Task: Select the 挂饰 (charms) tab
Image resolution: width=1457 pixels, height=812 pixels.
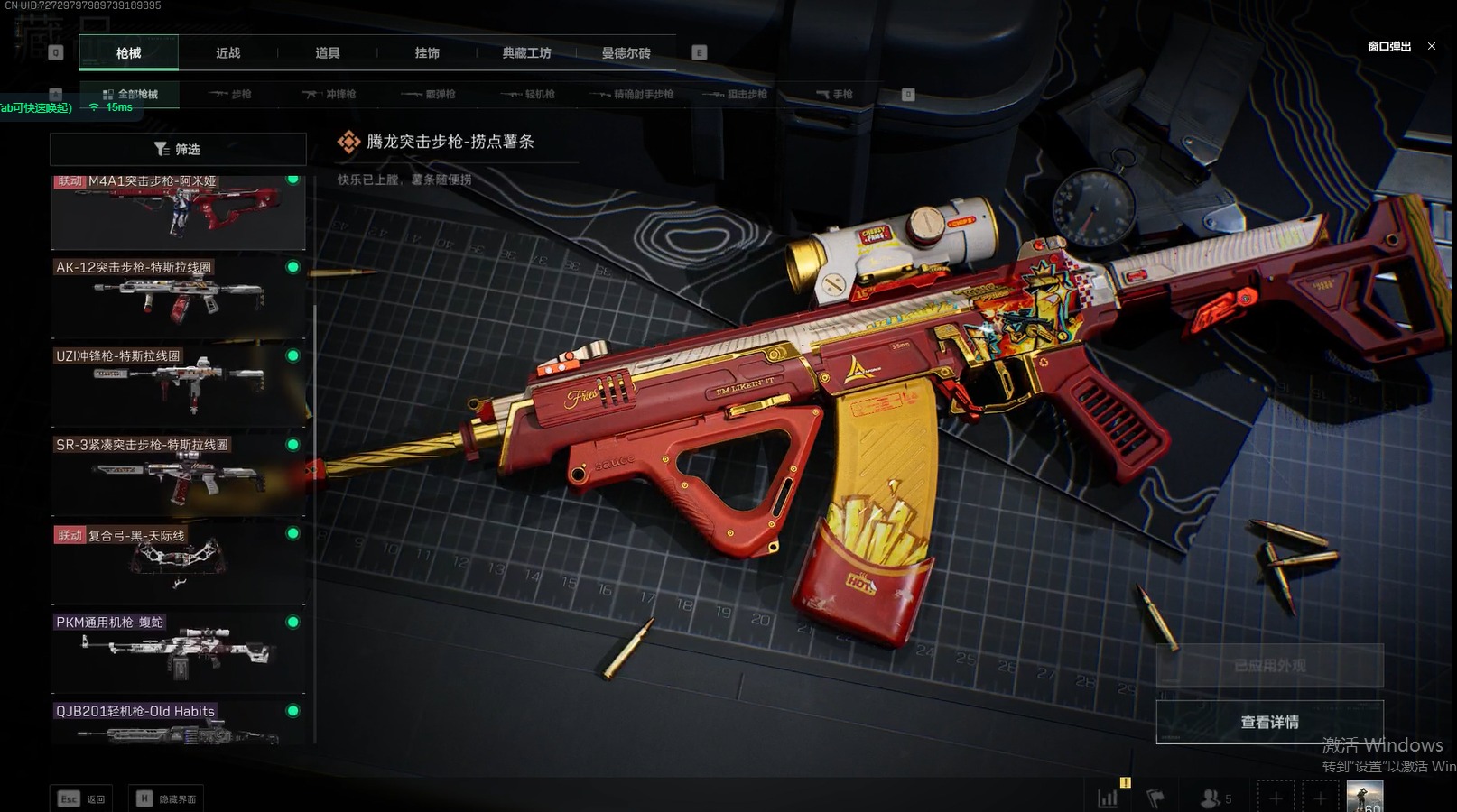Action: (x=427, y=53)
